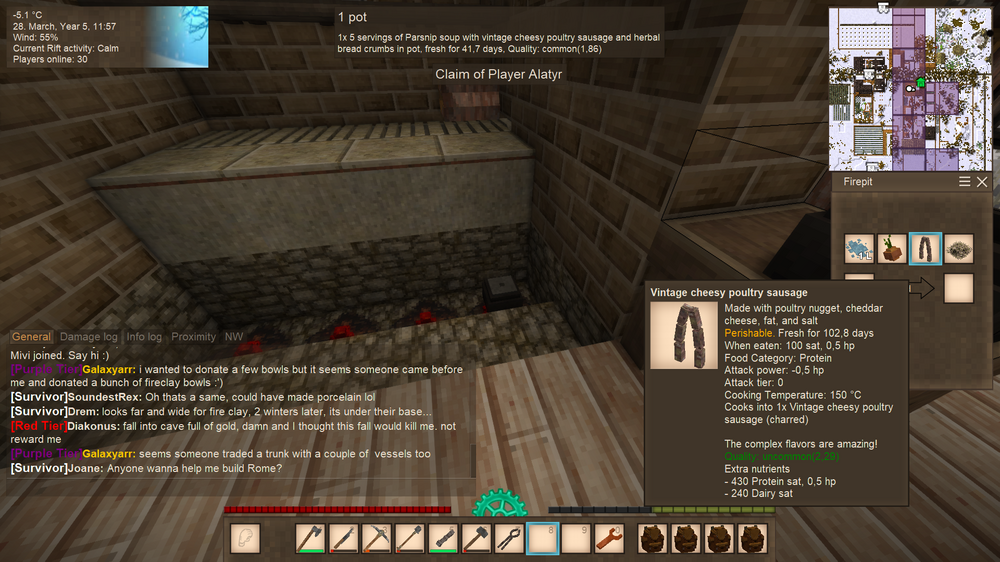Select the NW chat tab
Screen dimensions: 1000x562
(234, 337)
